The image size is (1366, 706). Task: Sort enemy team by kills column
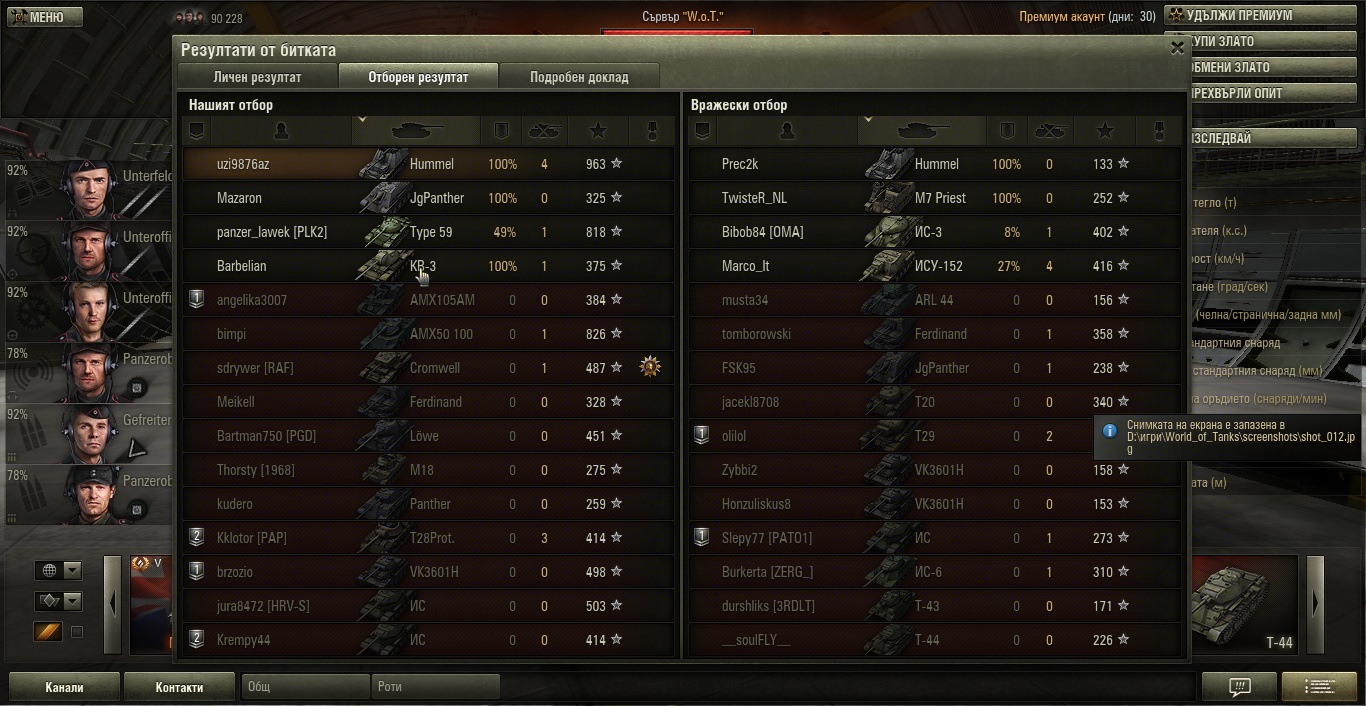pos(1048,130)
